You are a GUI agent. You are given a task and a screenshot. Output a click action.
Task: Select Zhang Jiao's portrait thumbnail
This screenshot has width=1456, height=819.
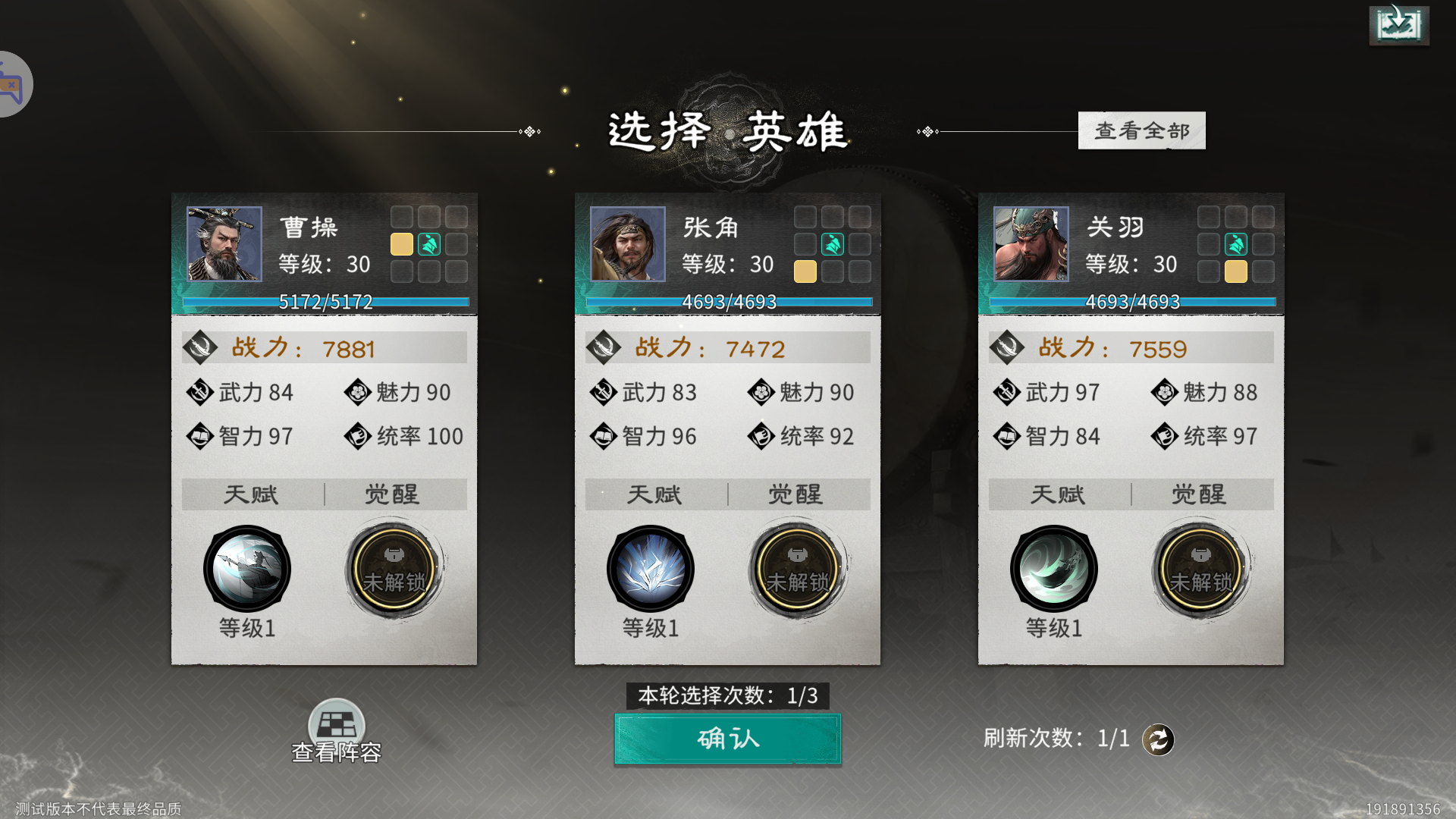click(x=626, y=244)
